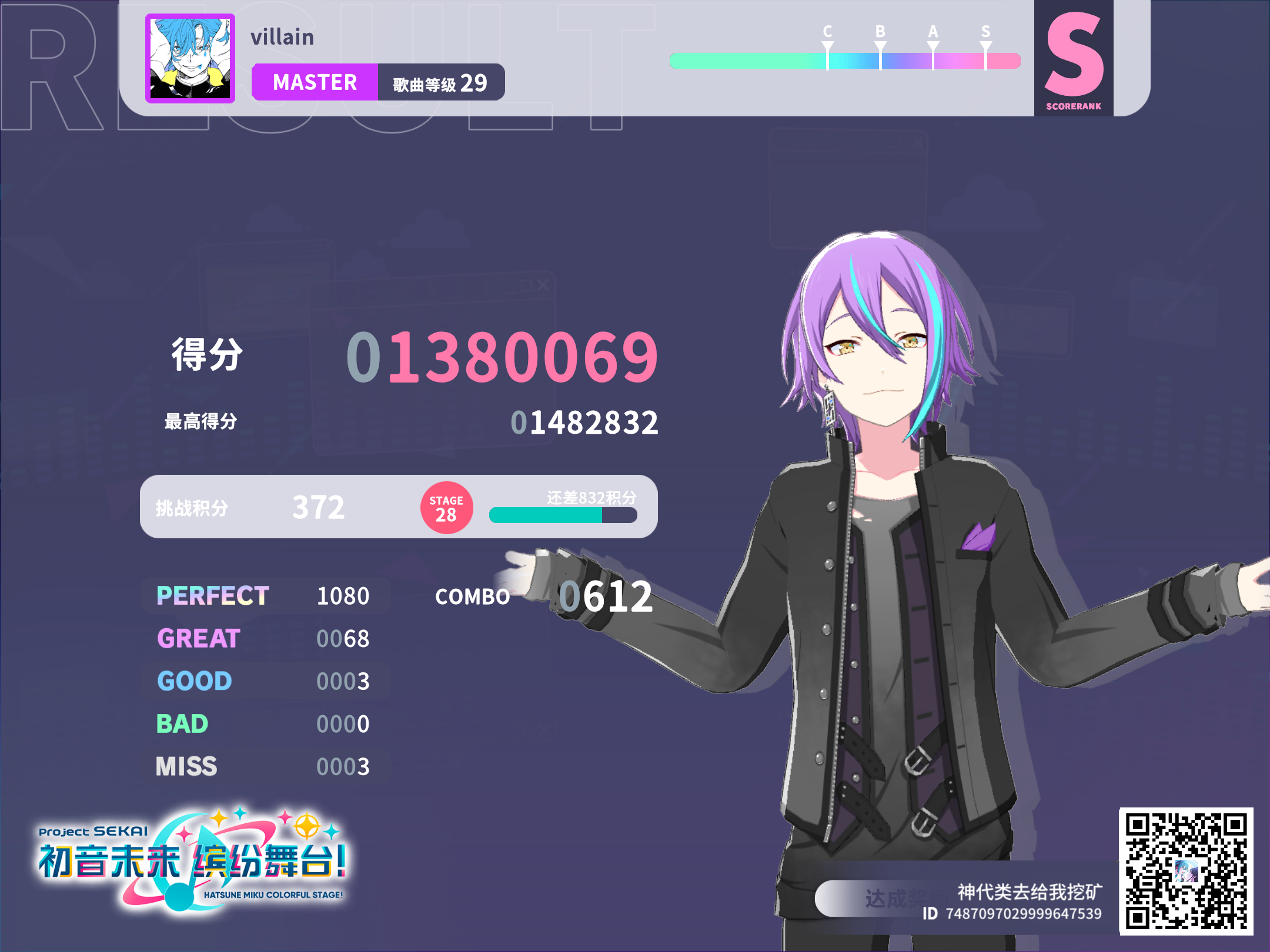The image size is (1270, 952).
Task: Select the MASTER difficulty label
Action: (315, 83)
